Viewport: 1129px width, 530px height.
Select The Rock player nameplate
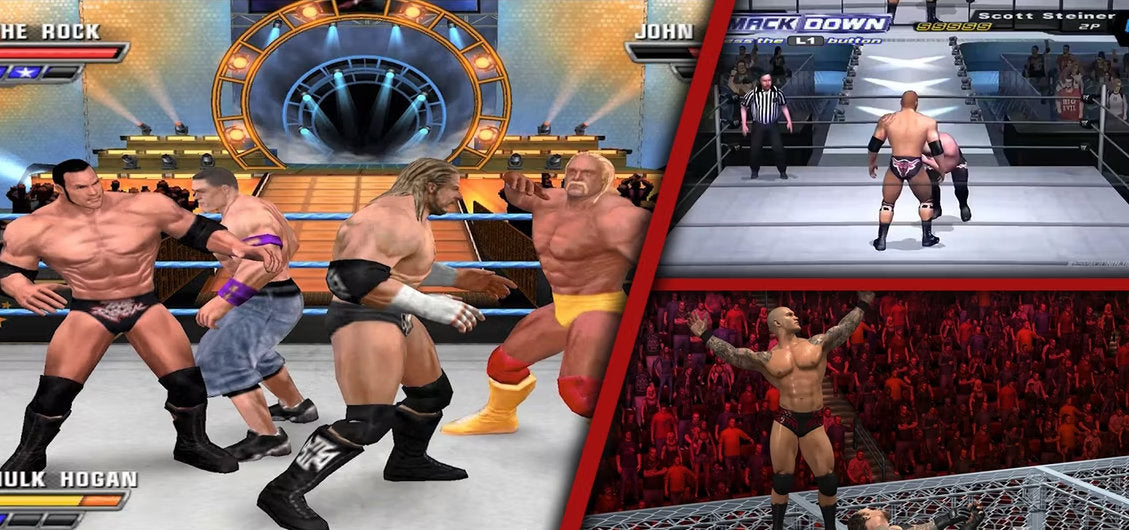[50, 31]
